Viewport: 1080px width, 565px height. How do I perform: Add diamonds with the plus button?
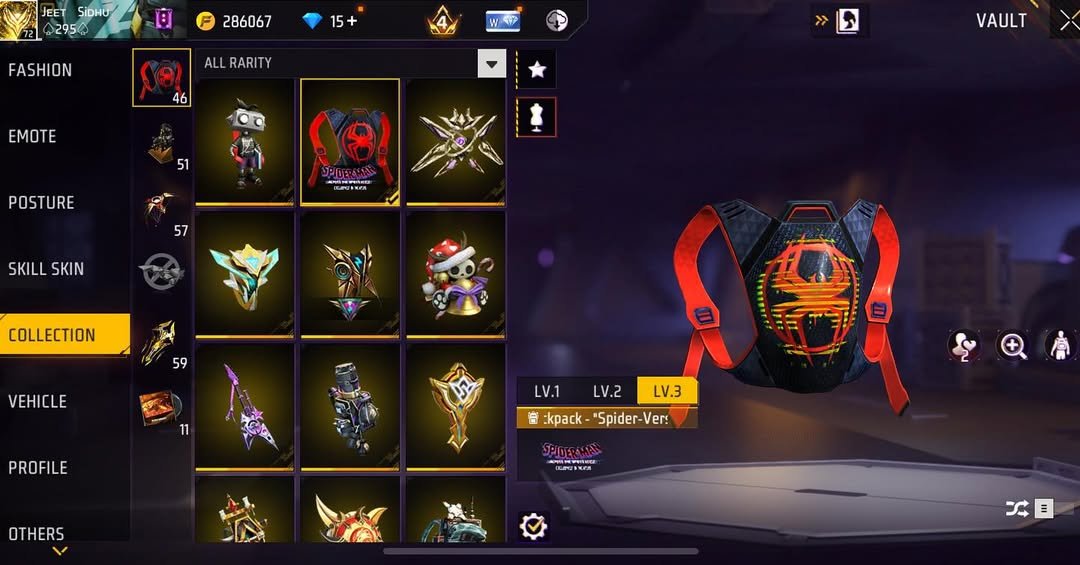pyautogui.click(x=351, y=21)
